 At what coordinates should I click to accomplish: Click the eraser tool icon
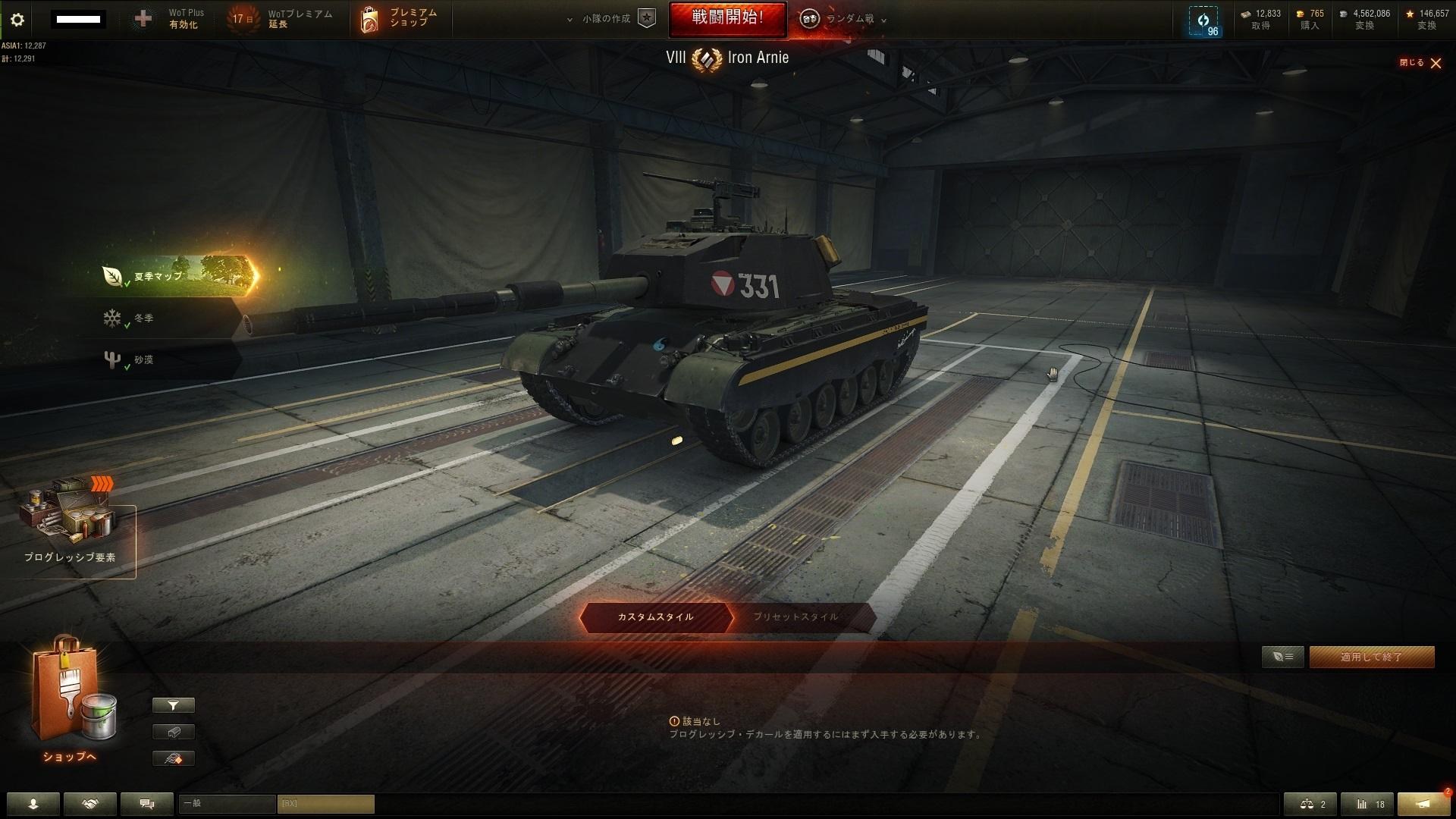click(x=173, y=732)
